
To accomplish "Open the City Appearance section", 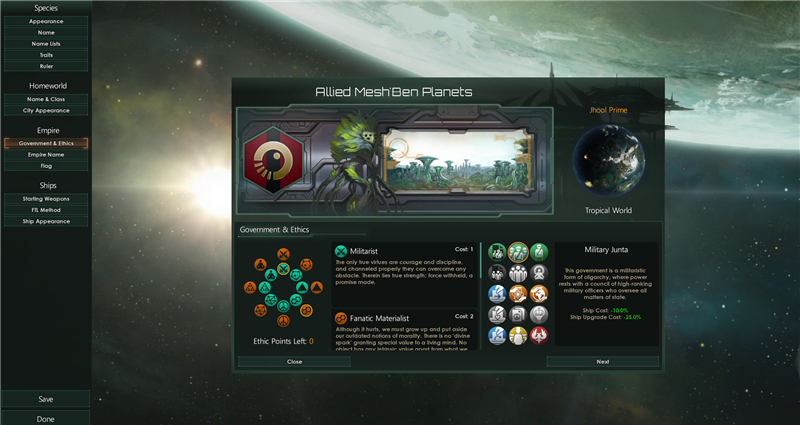I will click(x=46, y=110).
